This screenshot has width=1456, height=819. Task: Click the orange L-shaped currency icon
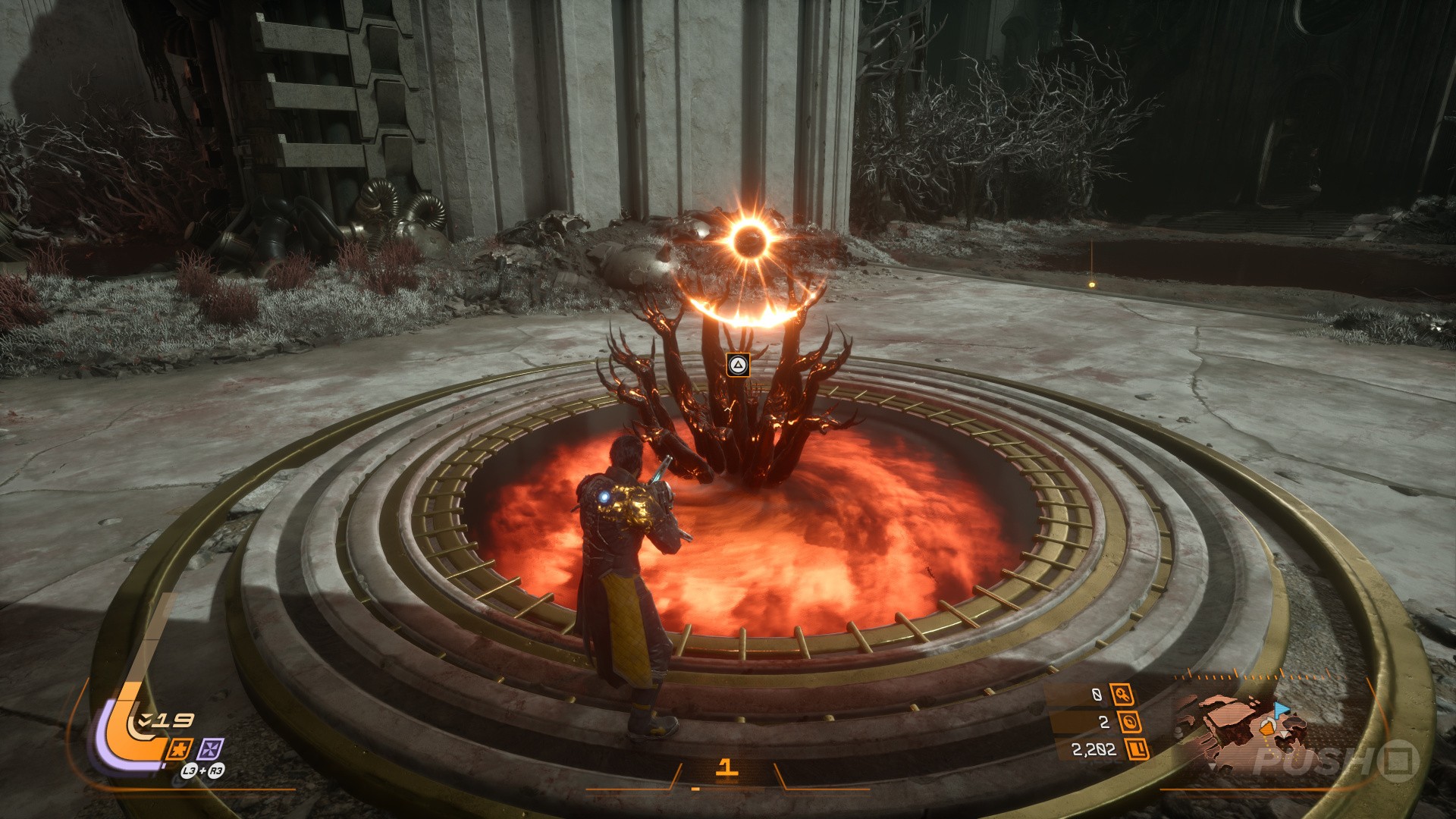[x=1137, y=750]
